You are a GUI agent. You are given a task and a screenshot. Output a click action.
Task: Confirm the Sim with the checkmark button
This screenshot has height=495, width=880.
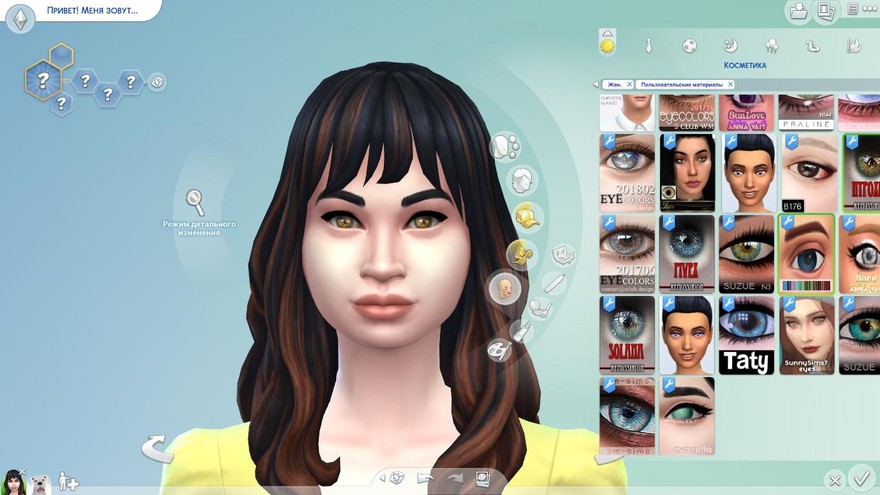click(859, 476)
